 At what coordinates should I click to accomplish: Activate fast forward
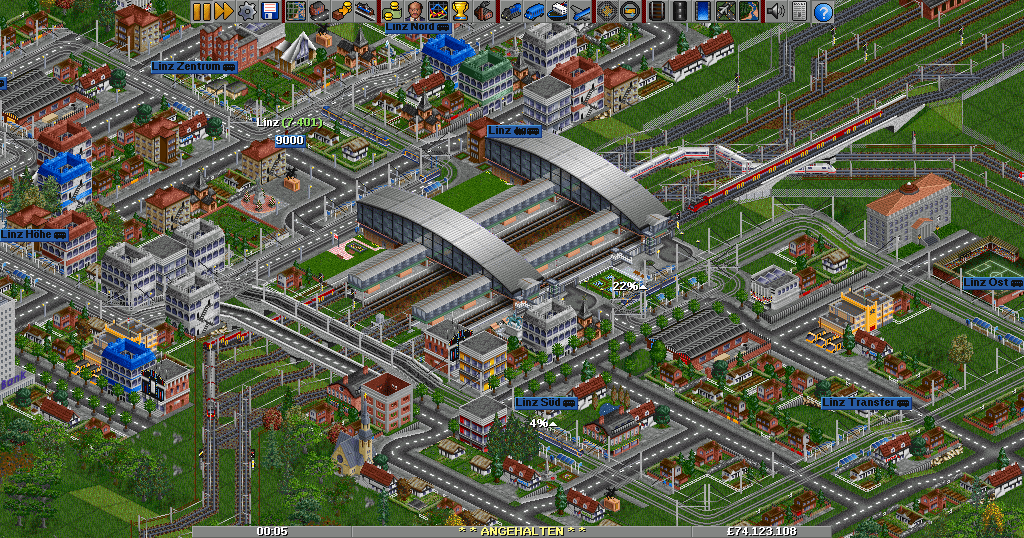click(224, 11)
